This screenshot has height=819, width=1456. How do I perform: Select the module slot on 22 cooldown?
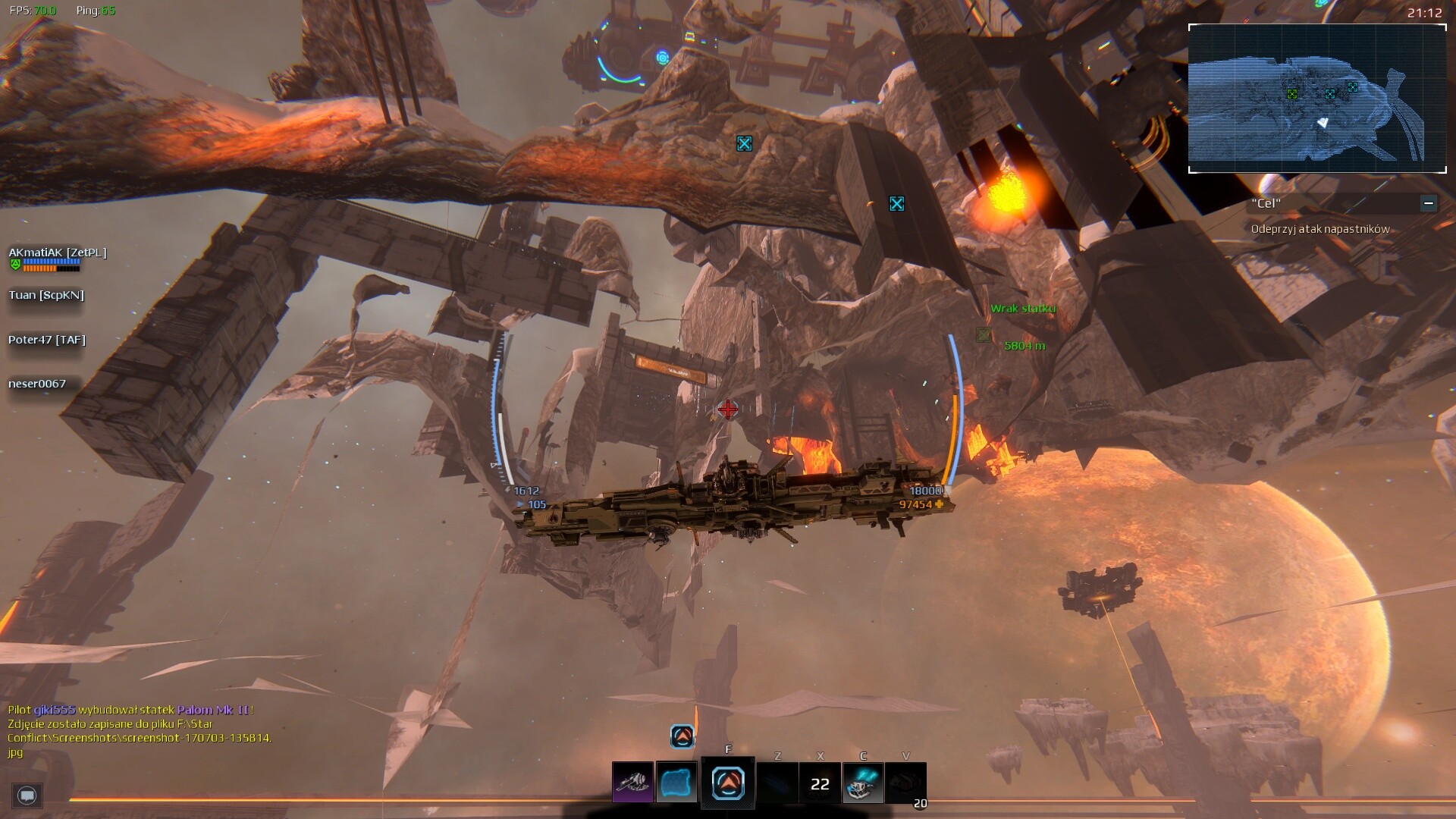(820, 783)
